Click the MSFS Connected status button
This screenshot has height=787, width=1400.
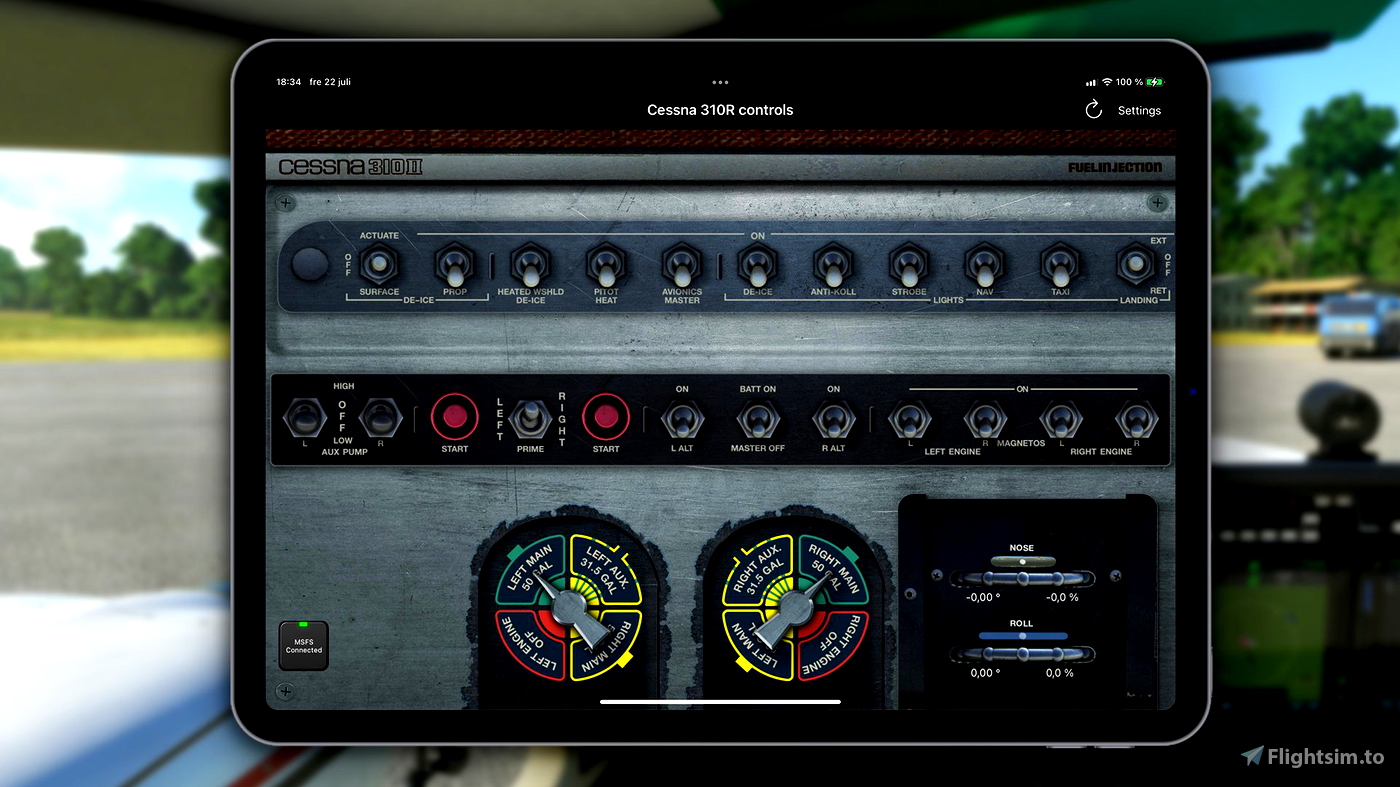tap(304, 646)
